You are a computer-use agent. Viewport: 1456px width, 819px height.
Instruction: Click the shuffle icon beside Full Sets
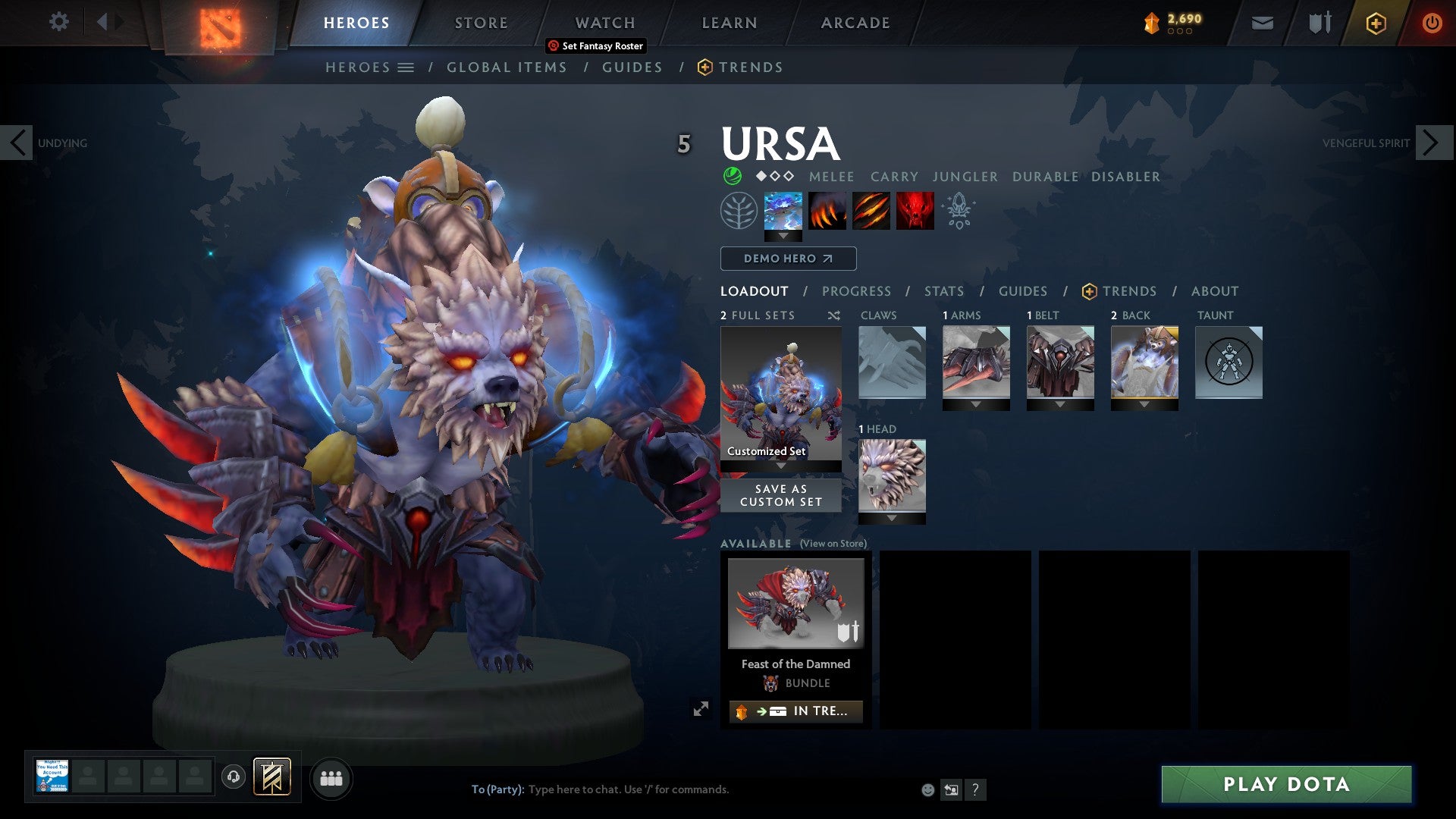833,315
